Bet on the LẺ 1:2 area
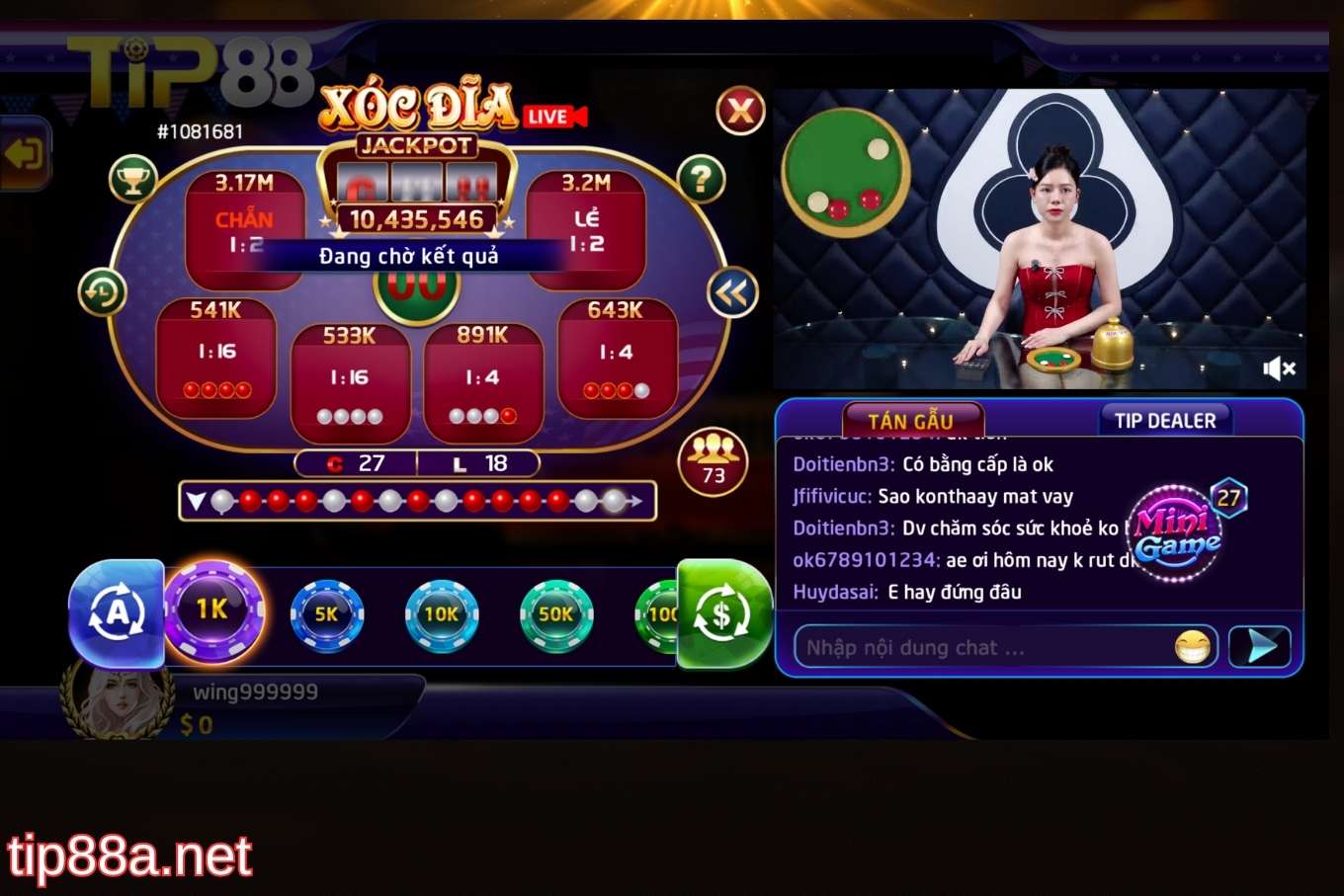This screenshot has width=1344, height=896. click(x=586, y=229)
